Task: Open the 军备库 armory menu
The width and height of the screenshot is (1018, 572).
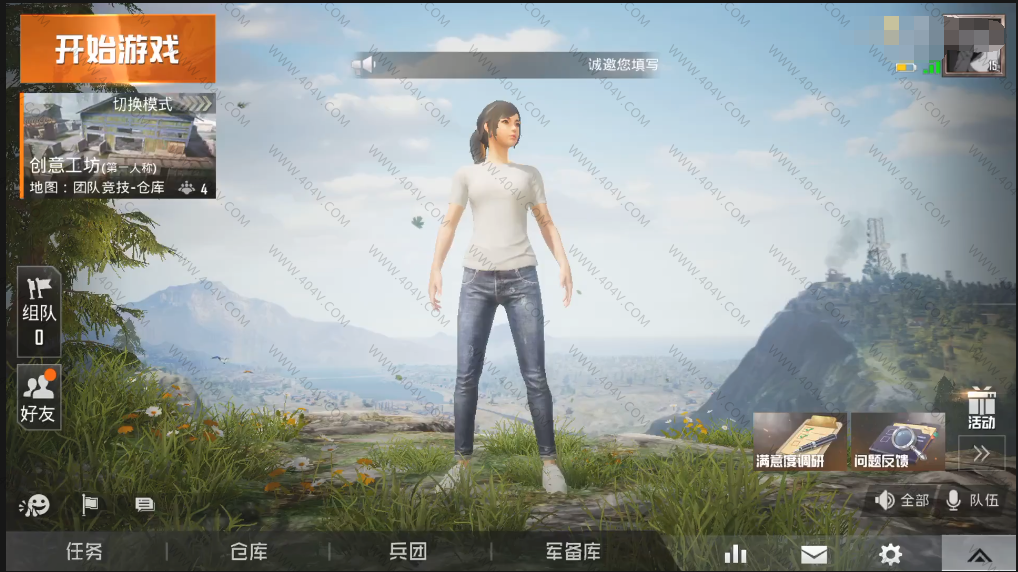Action: [573, 552]
